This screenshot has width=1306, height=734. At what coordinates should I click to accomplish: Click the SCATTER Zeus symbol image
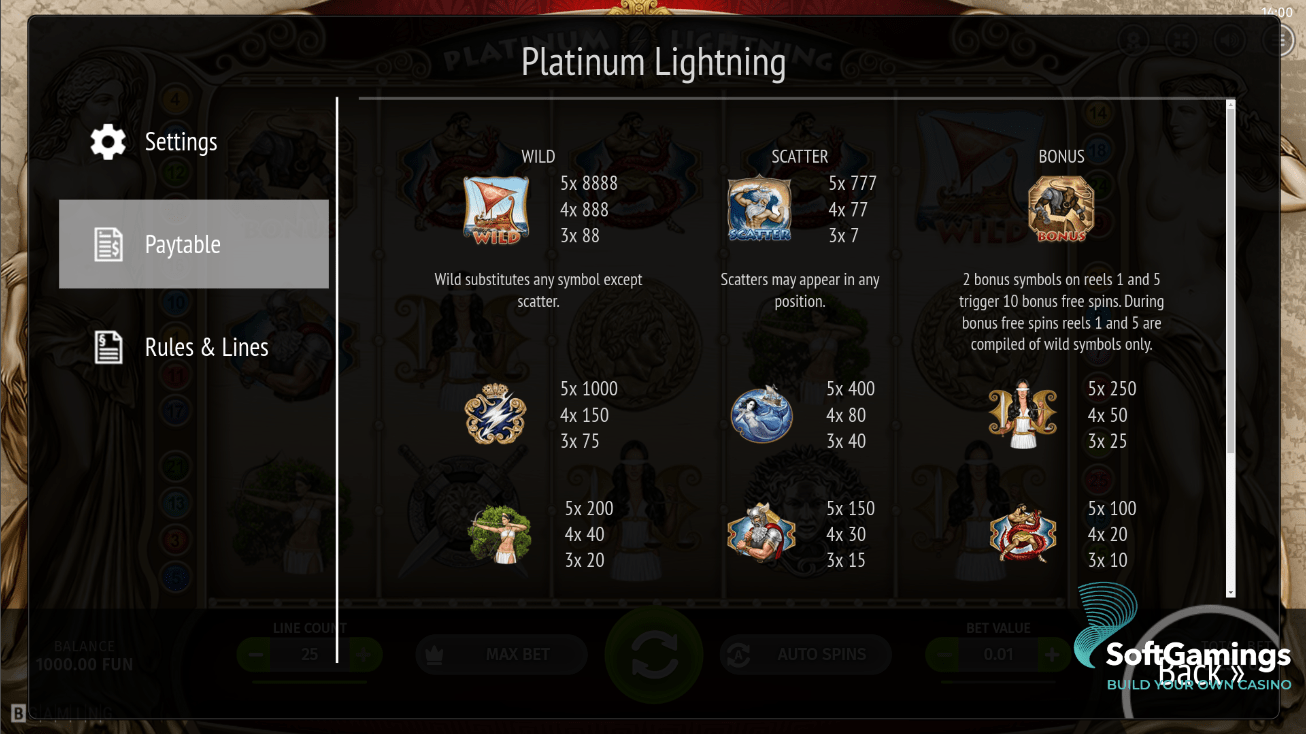pos(761,208)
